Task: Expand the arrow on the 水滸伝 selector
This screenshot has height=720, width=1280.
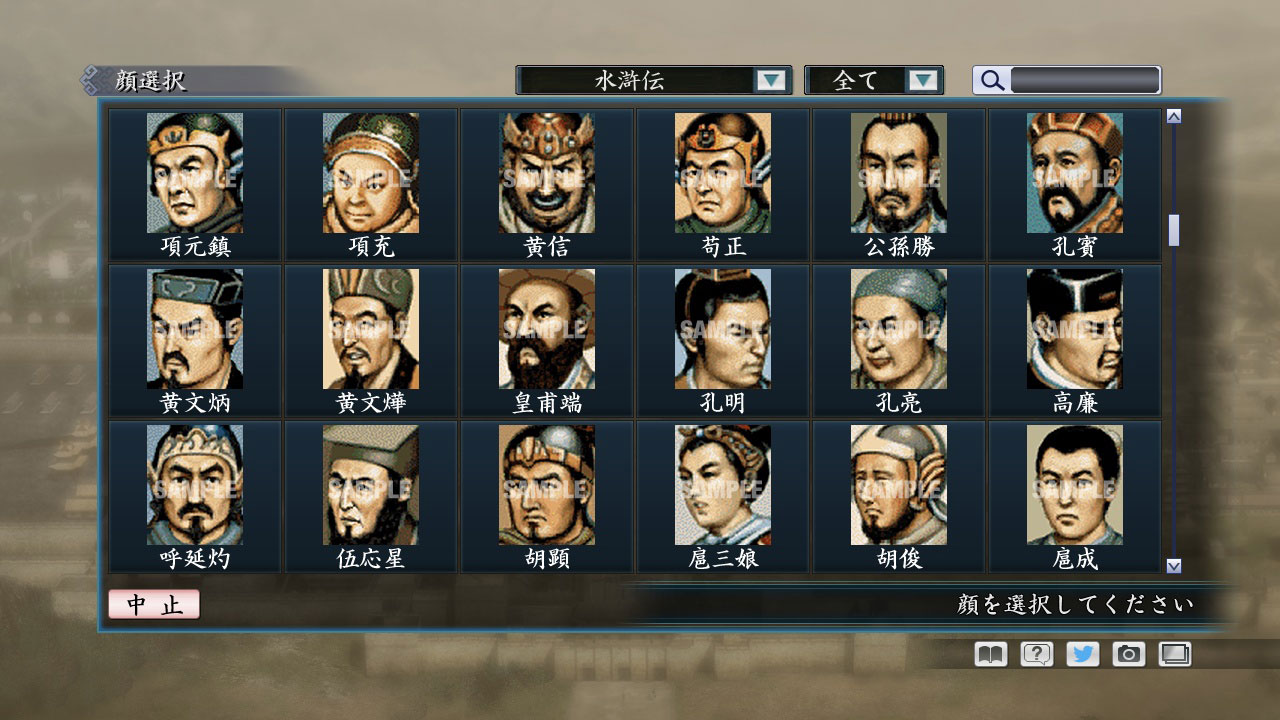Action: (770, 80)
